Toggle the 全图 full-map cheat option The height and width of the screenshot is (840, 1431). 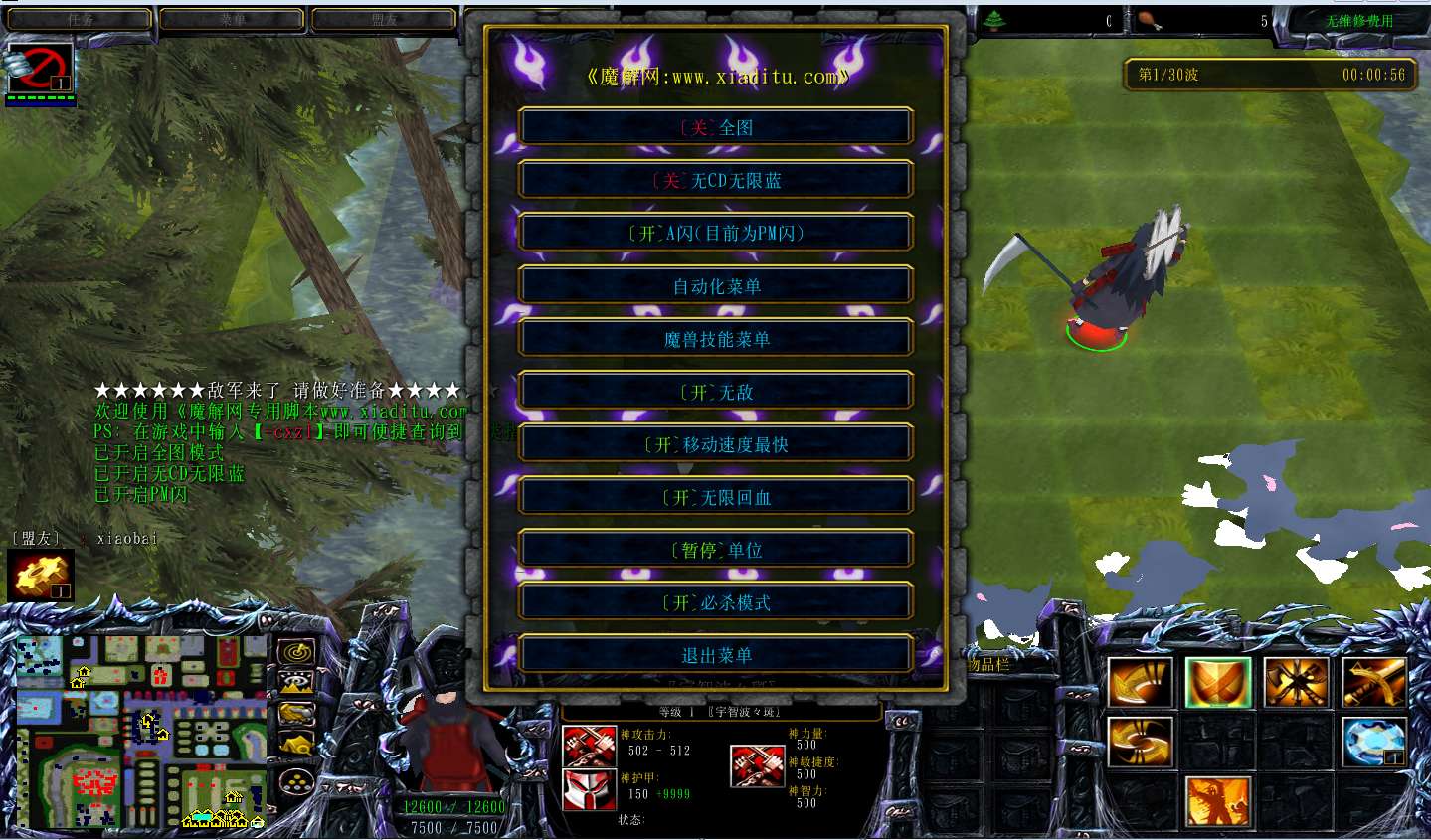(x=715, y=127)
